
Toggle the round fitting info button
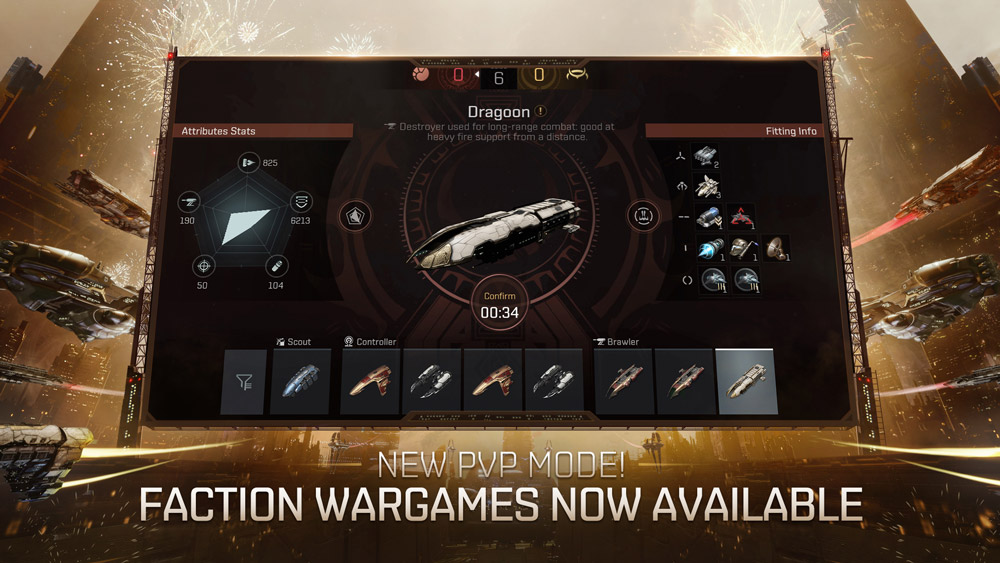point(643,215)
